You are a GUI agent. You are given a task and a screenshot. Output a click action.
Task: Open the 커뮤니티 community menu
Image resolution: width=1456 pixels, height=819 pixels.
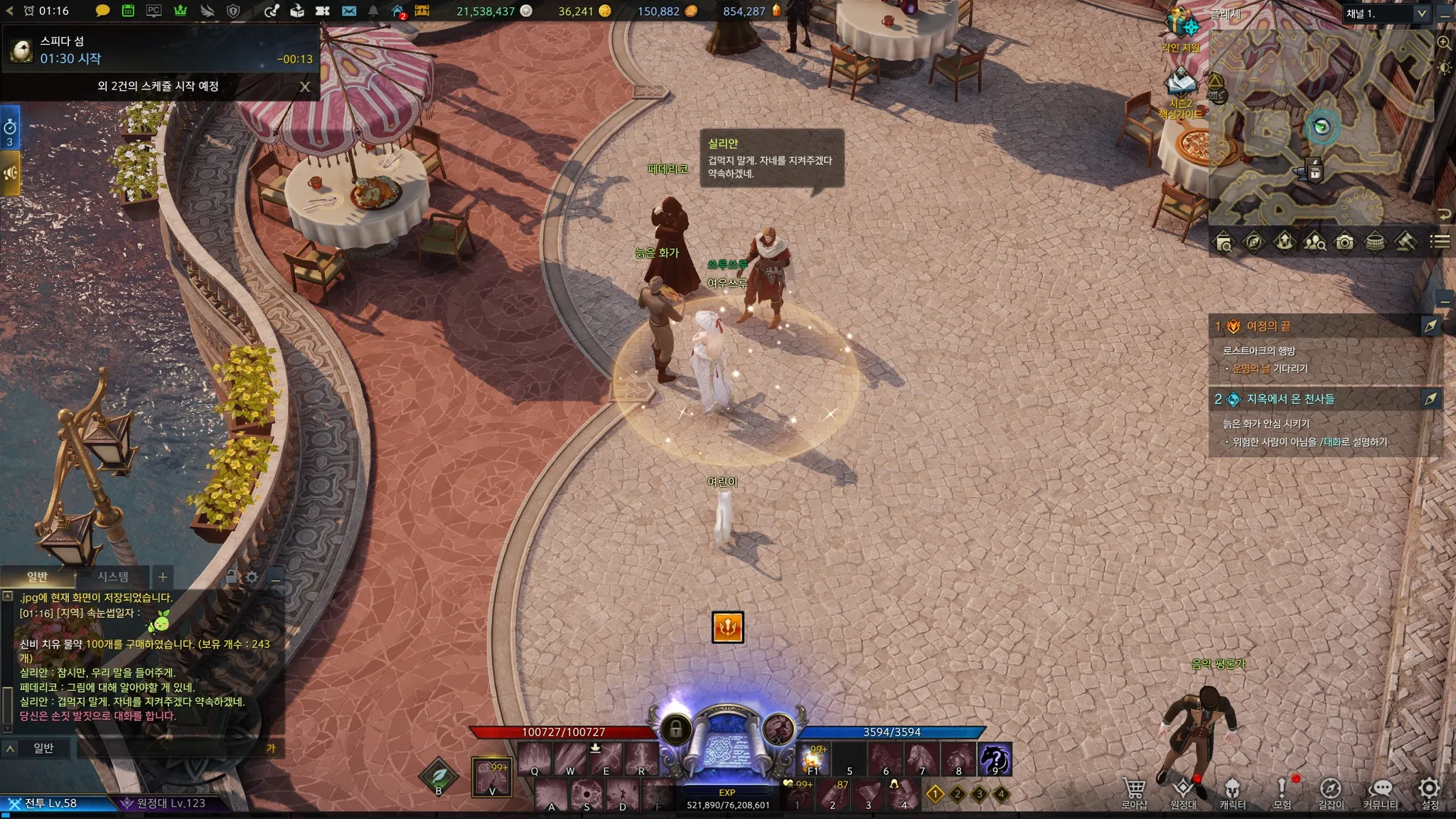1380,791
